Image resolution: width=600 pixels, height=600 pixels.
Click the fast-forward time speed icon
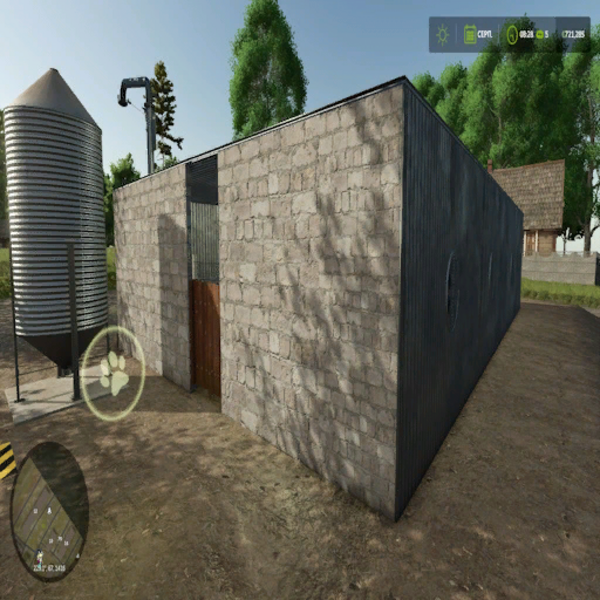pyautogui.click(x=541, y=35)
